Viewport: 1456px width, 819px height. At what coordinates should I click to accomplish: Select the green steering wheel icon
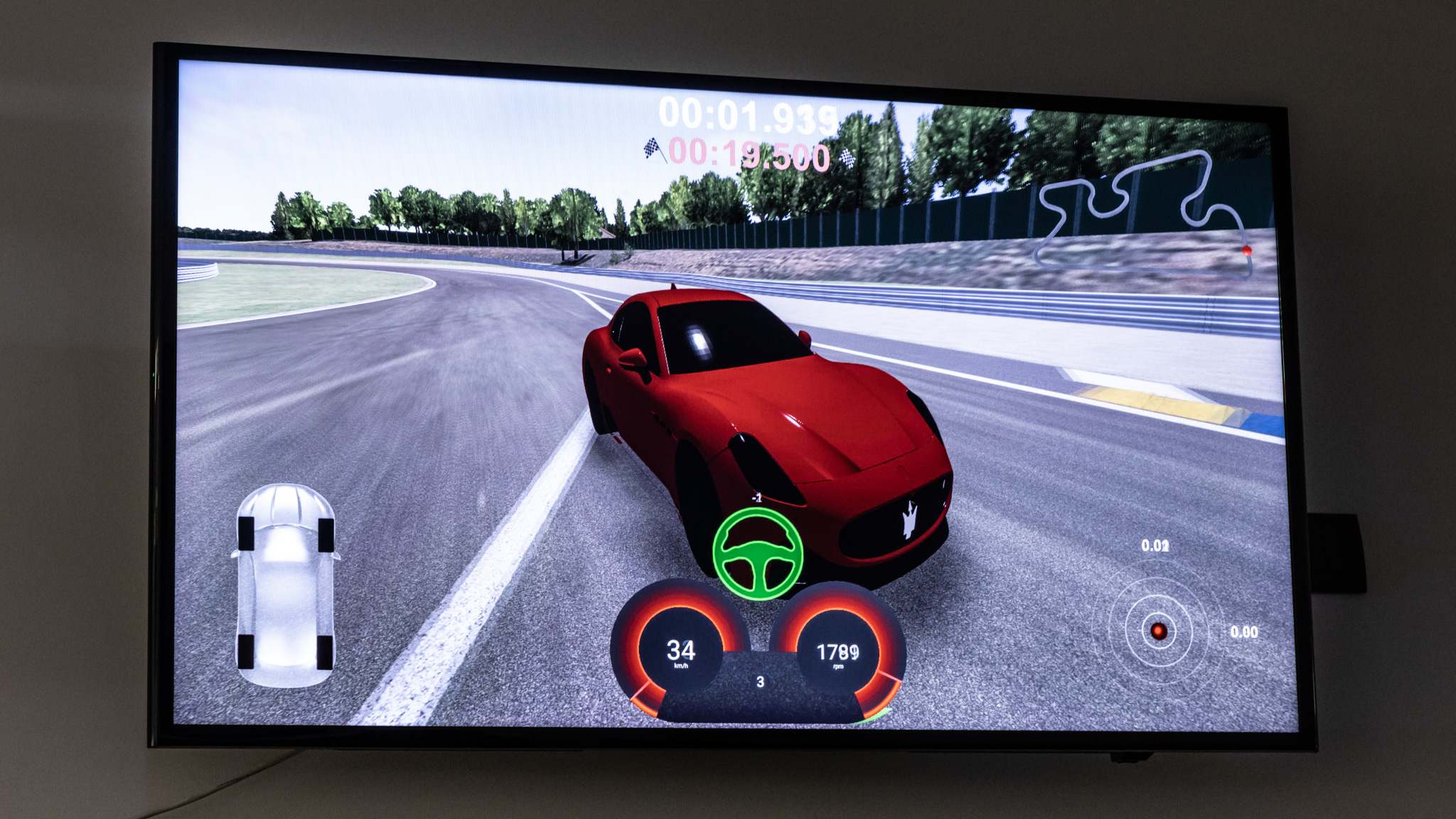coord(758,554)
